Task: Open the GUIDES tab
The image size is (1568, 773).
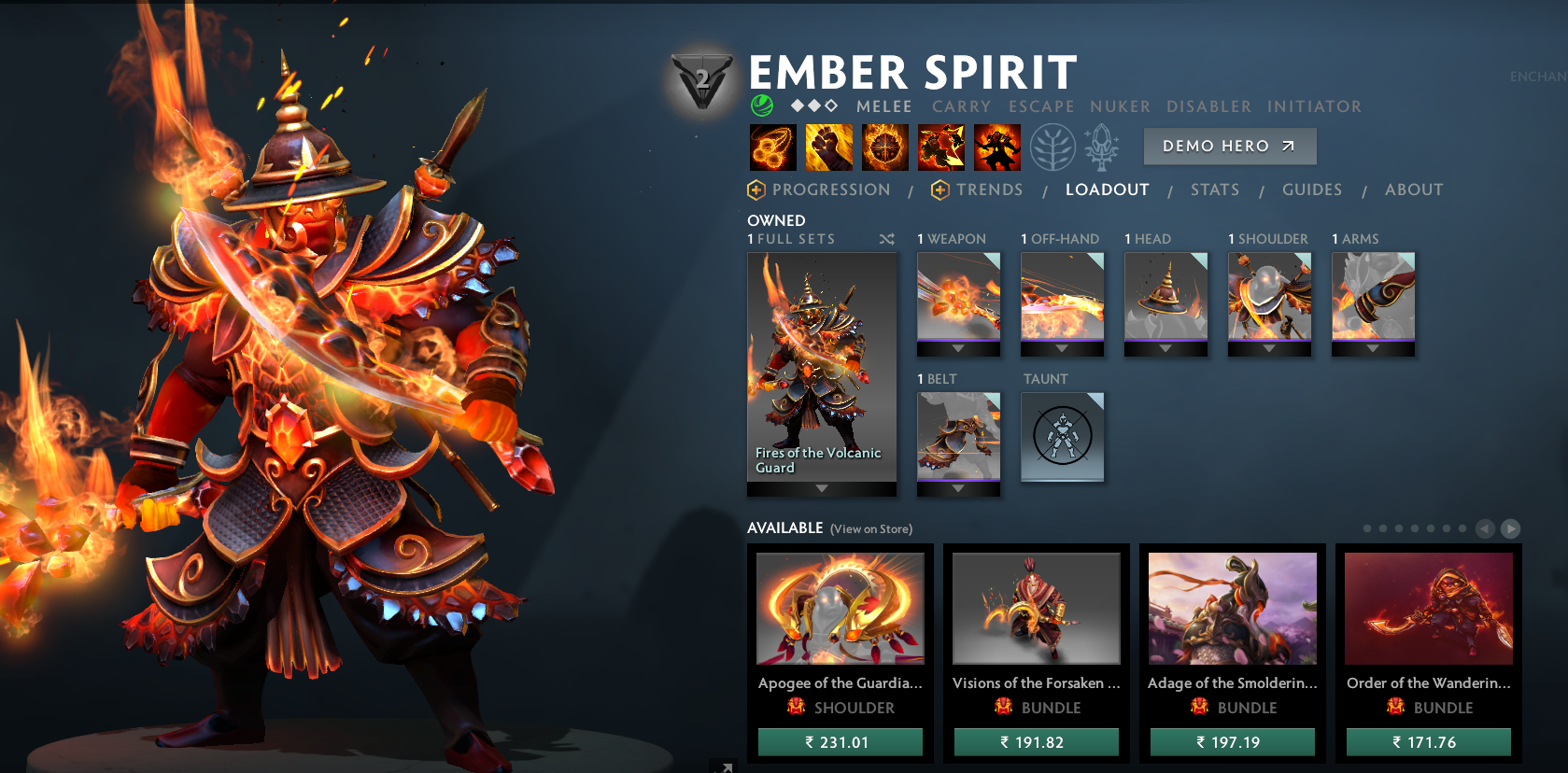Action: 1311,190
